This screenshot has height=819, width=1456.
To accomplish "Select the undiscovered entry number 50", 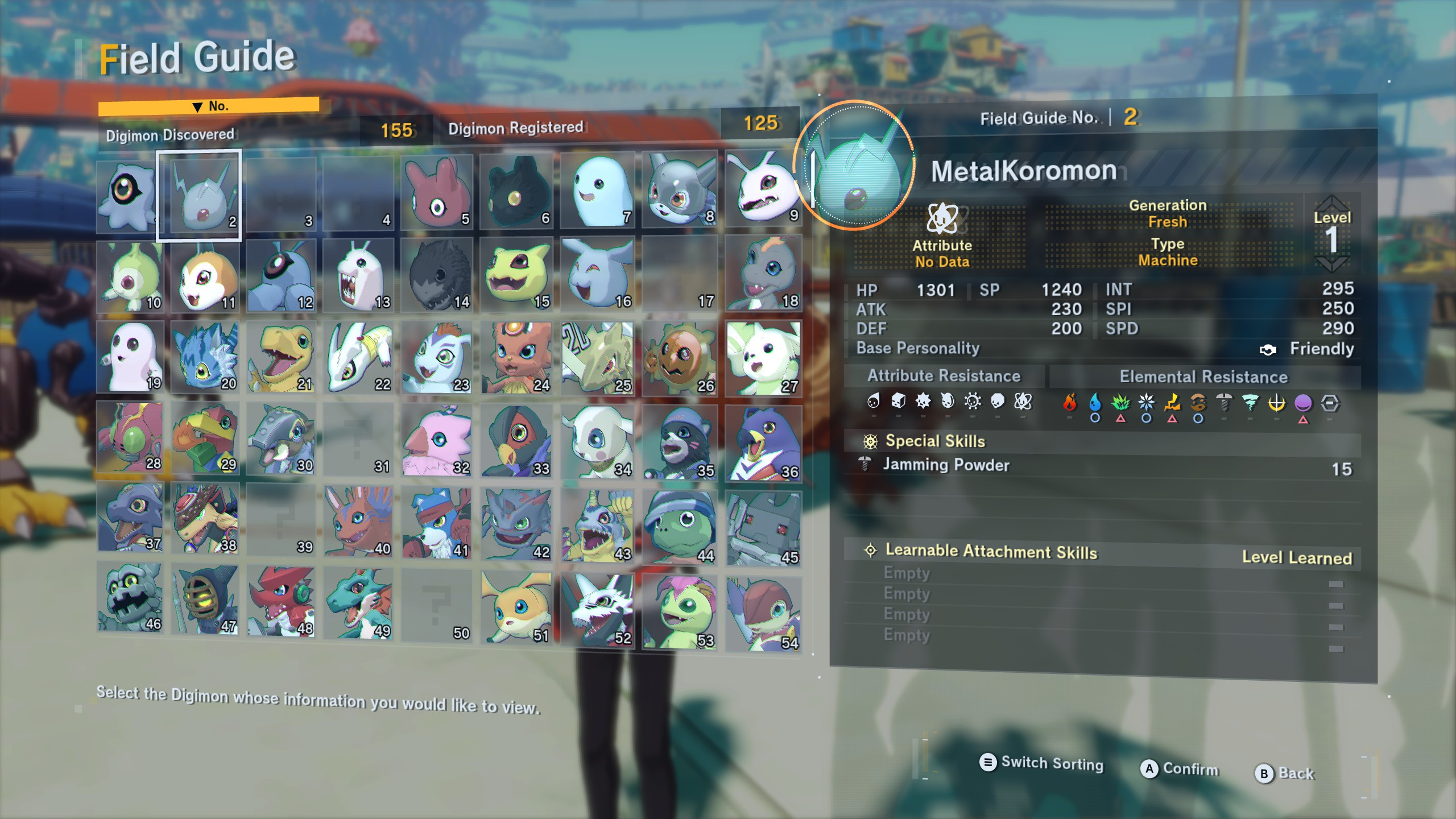I will click(x=437, y=606).
